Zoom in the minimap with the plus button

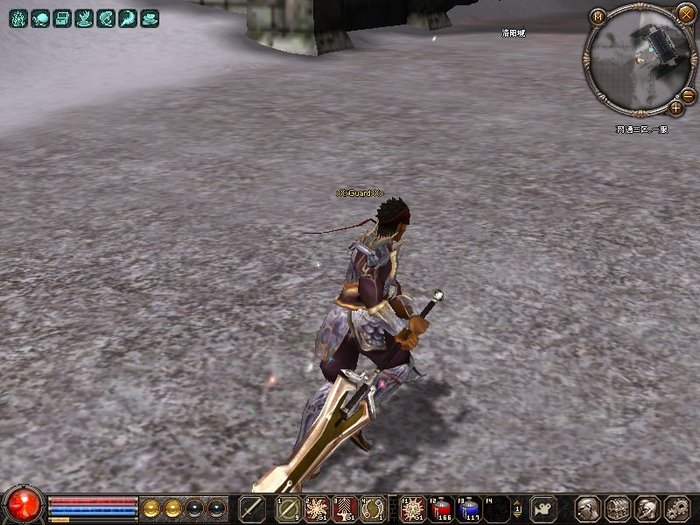(x=677, y=107)
